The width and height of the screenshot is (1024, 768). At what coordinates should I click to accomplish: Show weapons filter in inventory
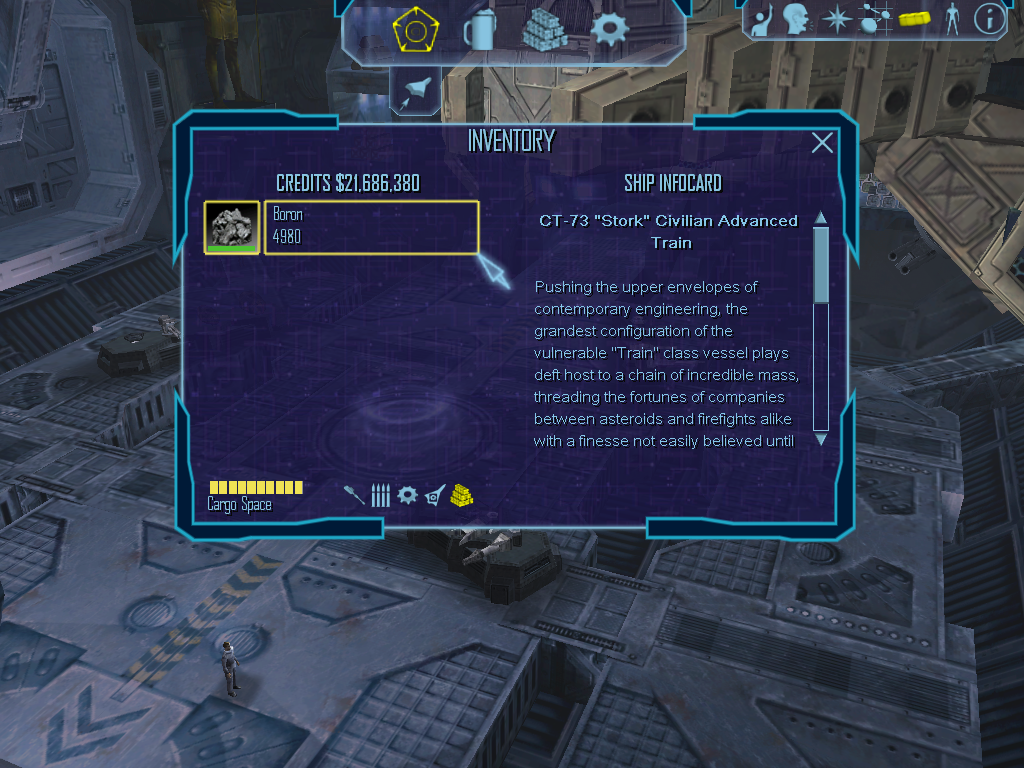(354, 495)
